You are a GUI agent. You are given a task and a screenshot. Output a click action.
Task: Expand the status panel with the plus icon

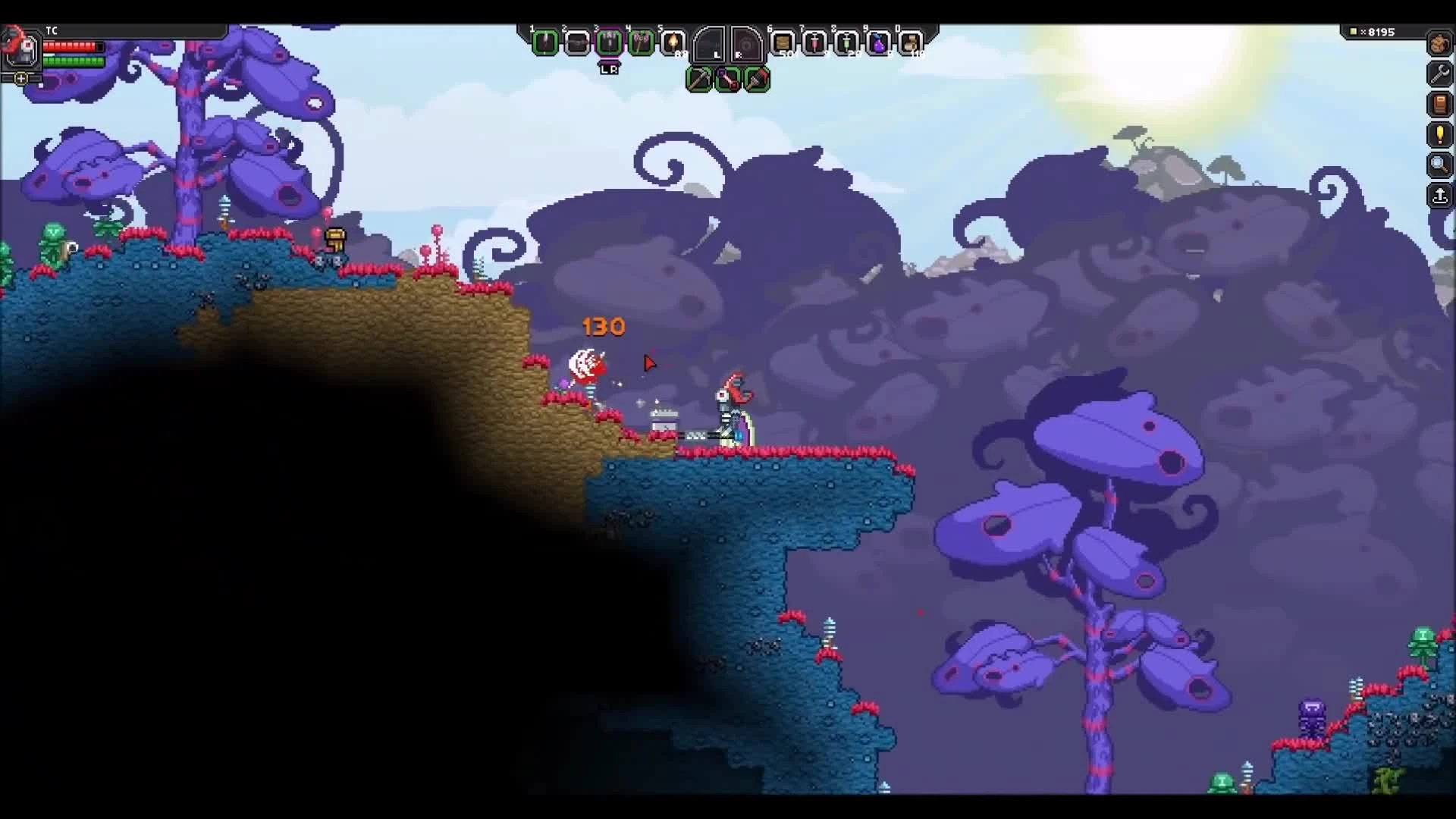[20, 77]
